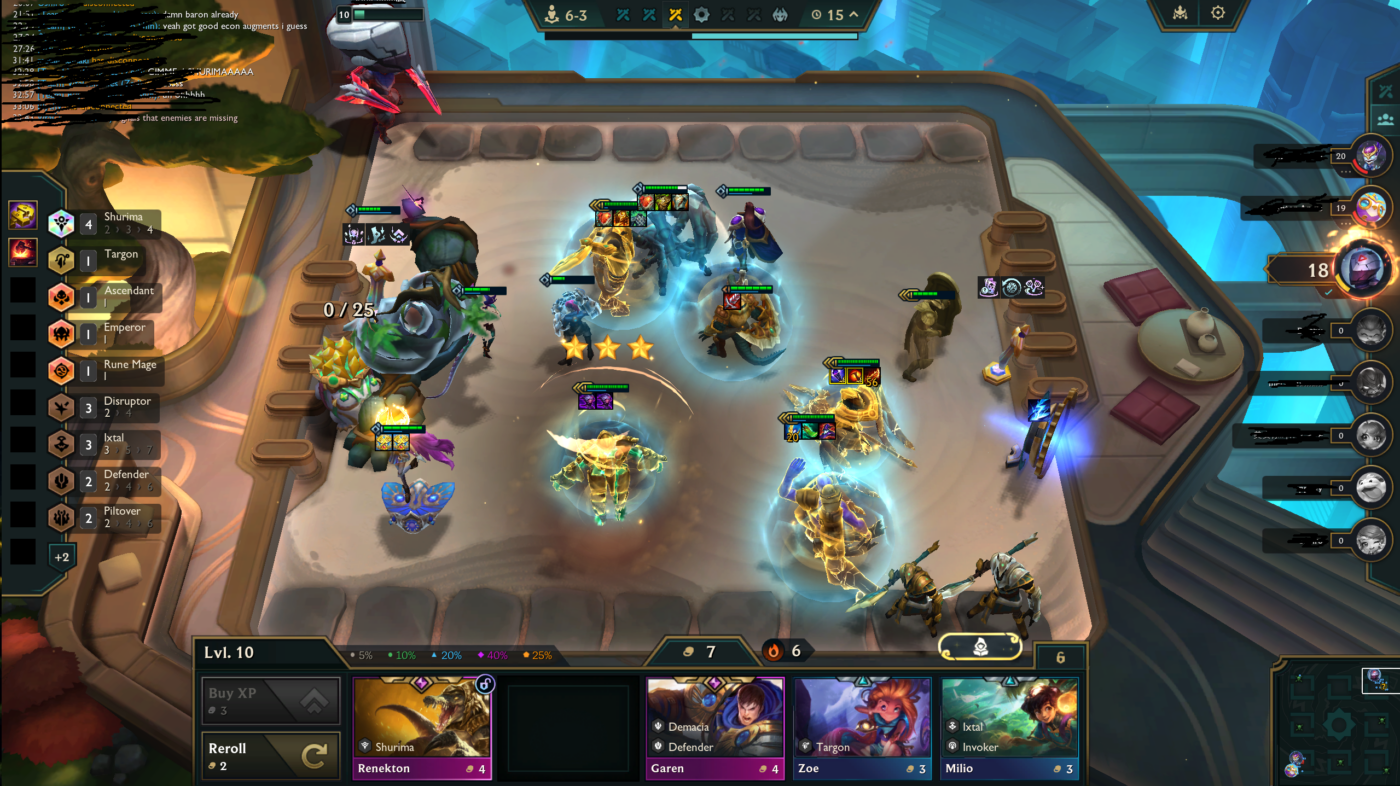Click the 0/25 progress meter on the board
Screen dimensions: 1400x786
coord(349,310)
